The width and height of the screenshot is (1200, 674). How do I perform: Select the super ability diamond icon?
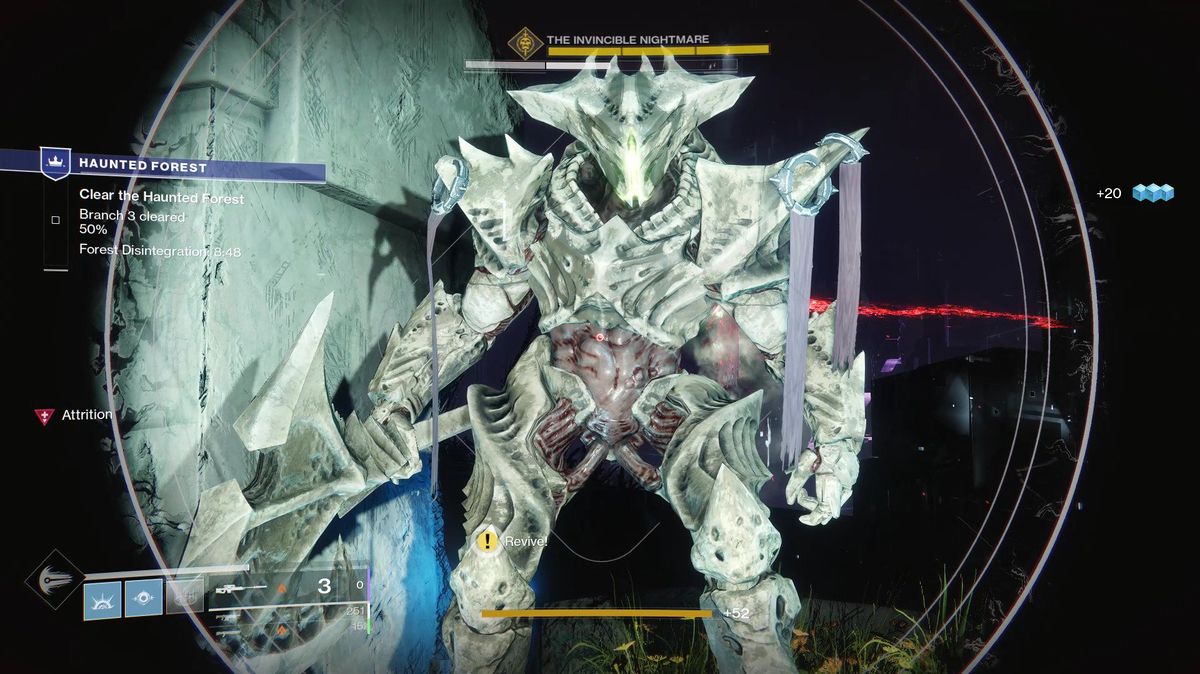coord(54,579)
